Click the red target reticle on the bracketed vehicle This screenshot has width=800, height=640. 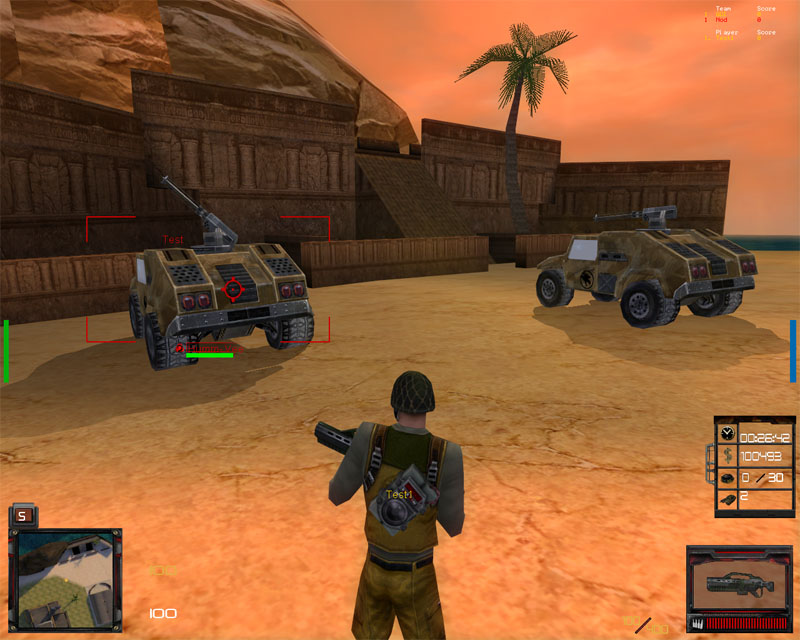click(233, 289)
